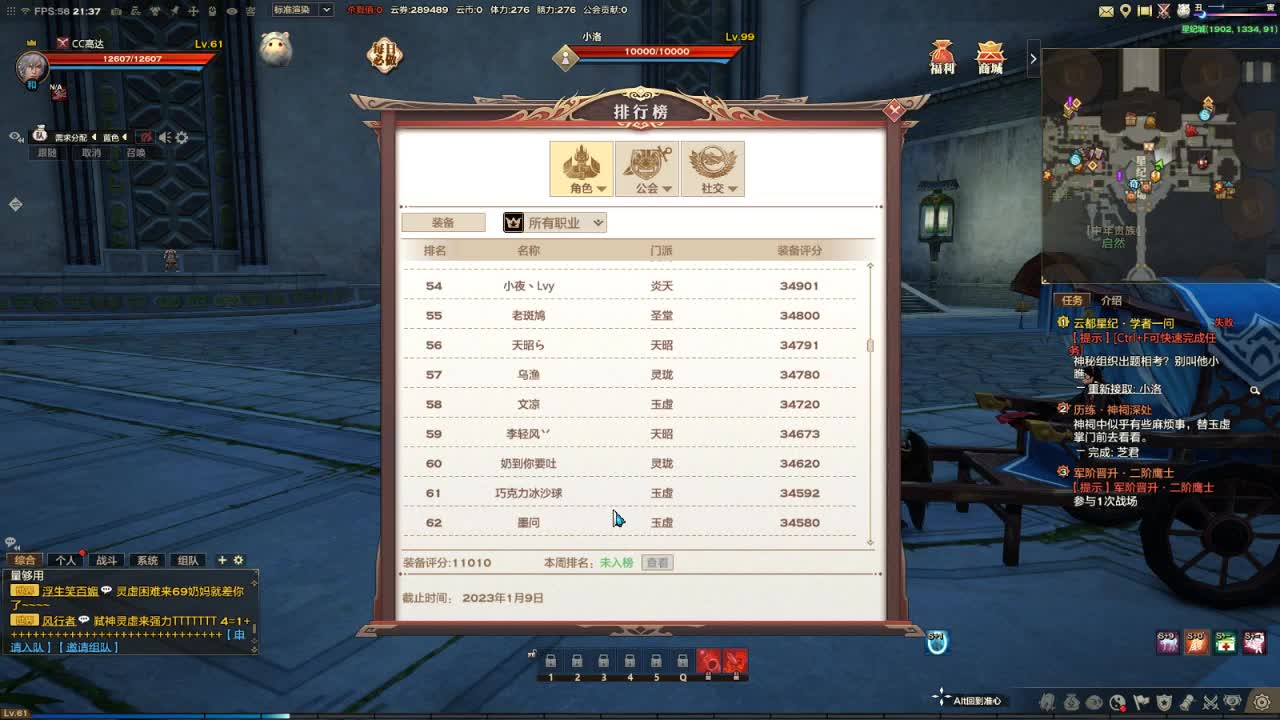The width and height of the screenshot is (1280, 720).
Task: Toggle the crossed-out red icon beside 需求分配
Action: (x=146, y=137)
